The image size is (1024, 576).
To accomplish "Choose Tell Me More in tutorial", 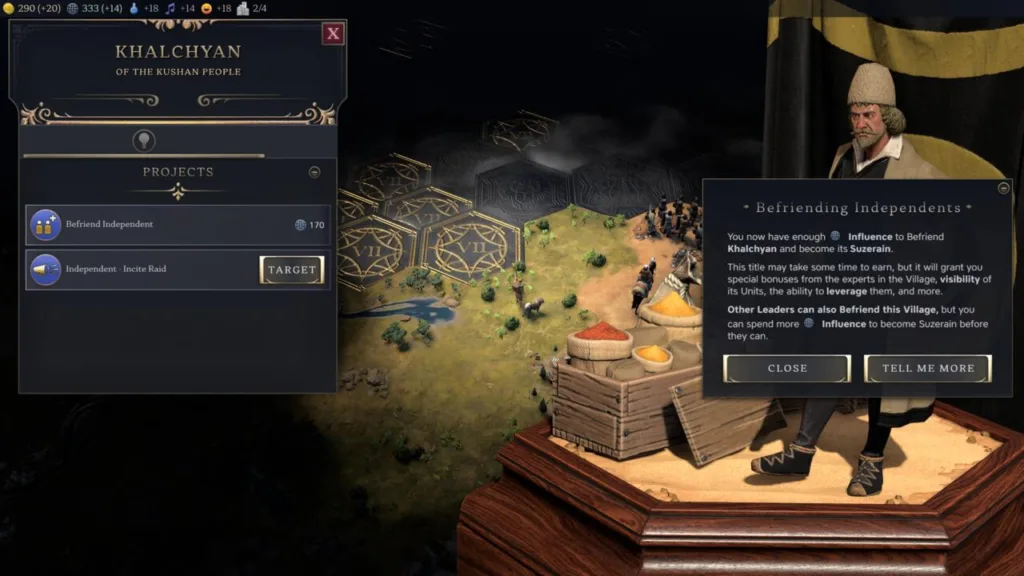I will tap(927, 368).
